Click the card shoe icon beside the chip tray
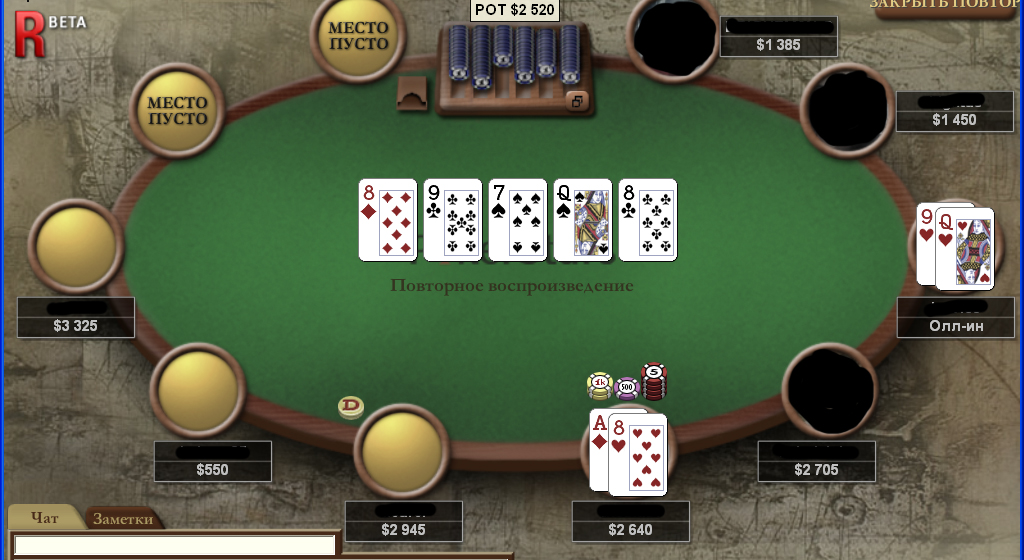Image resolution: width=1024 pixels, height=560 pixels. point(412,93)
